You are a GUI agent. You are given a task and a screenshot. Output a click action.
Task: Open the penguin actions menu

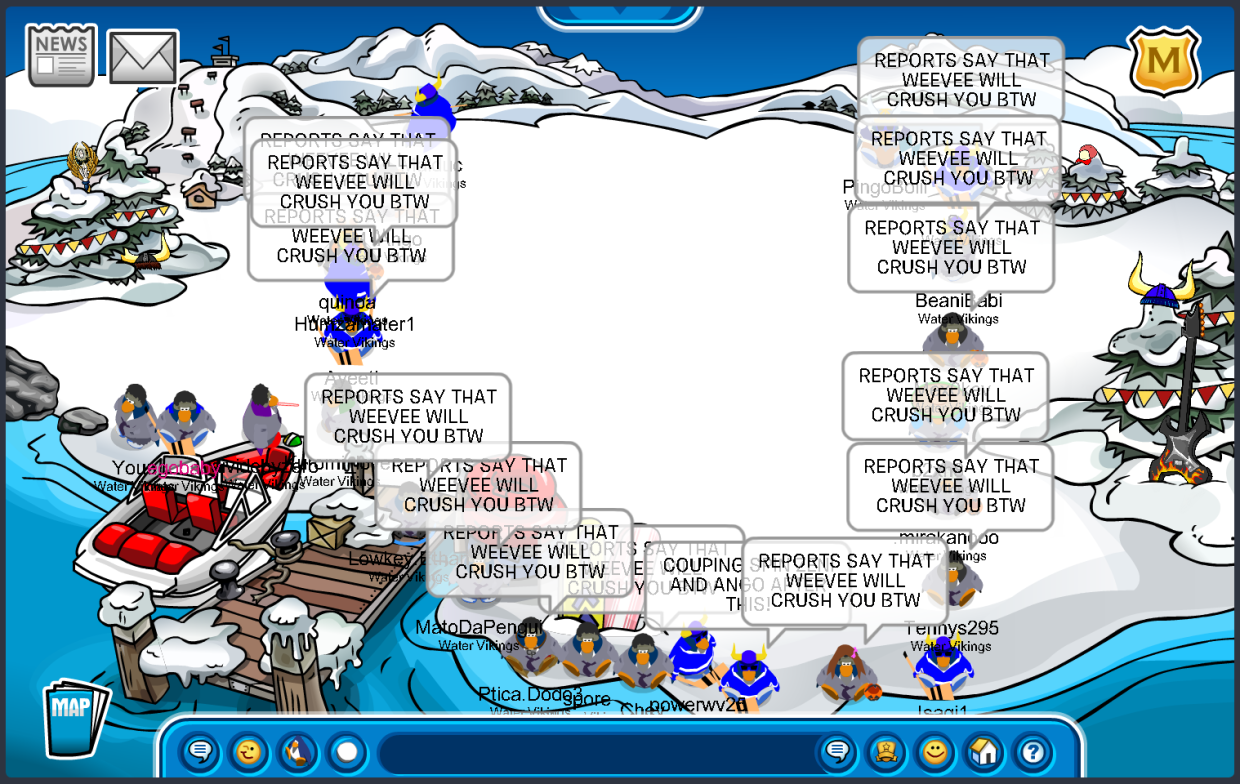(x=297, y=751)
